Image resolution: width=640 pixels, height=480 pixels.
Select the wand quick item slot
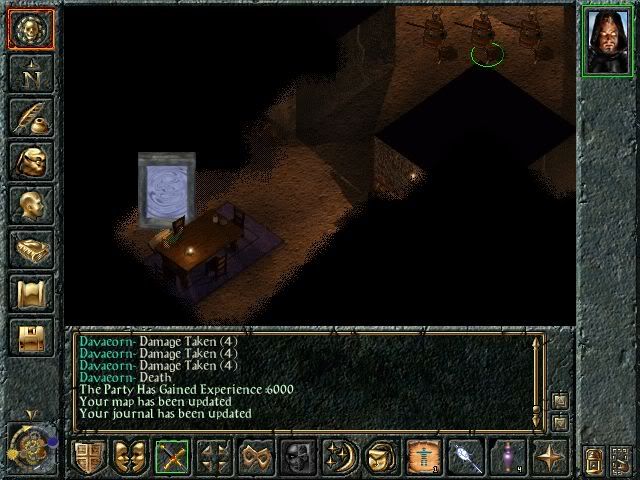(x=464, y=456)
